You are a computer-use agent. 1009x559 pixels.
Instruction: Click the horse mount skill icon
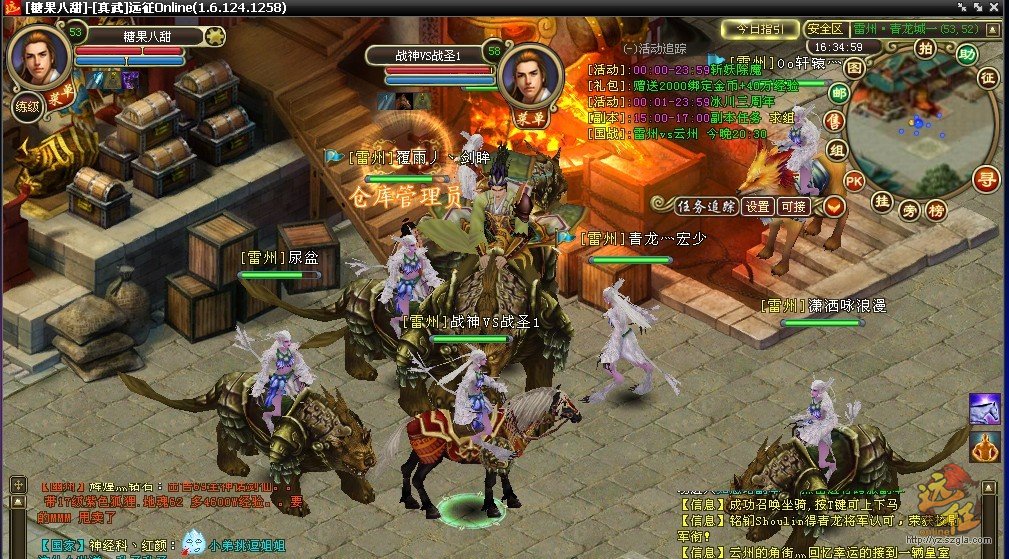coord(984,408)
